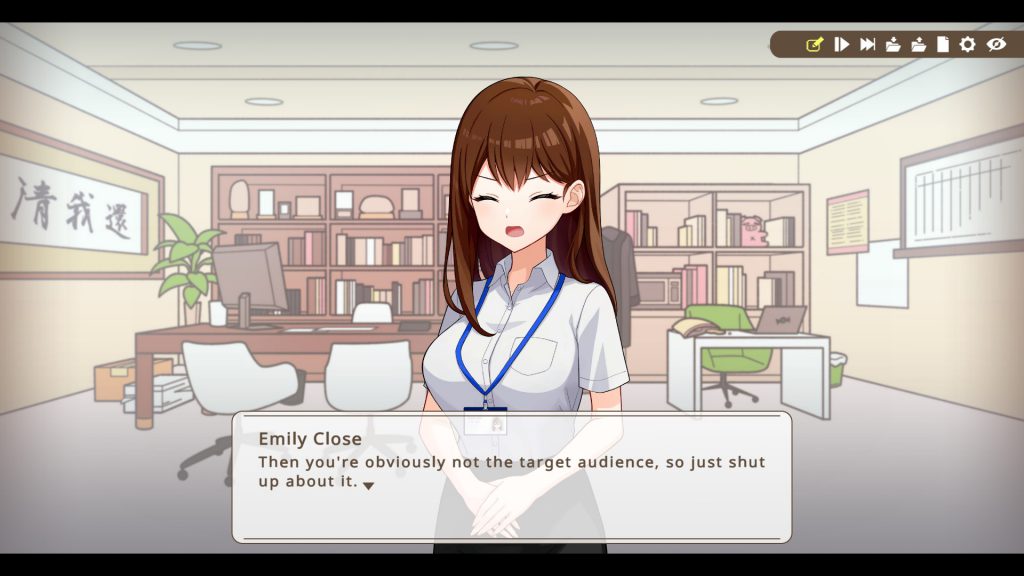The width and height of the screenshot is (1024, 576).
Task: Open settings with the gear icon
Action: pos(967,44)
